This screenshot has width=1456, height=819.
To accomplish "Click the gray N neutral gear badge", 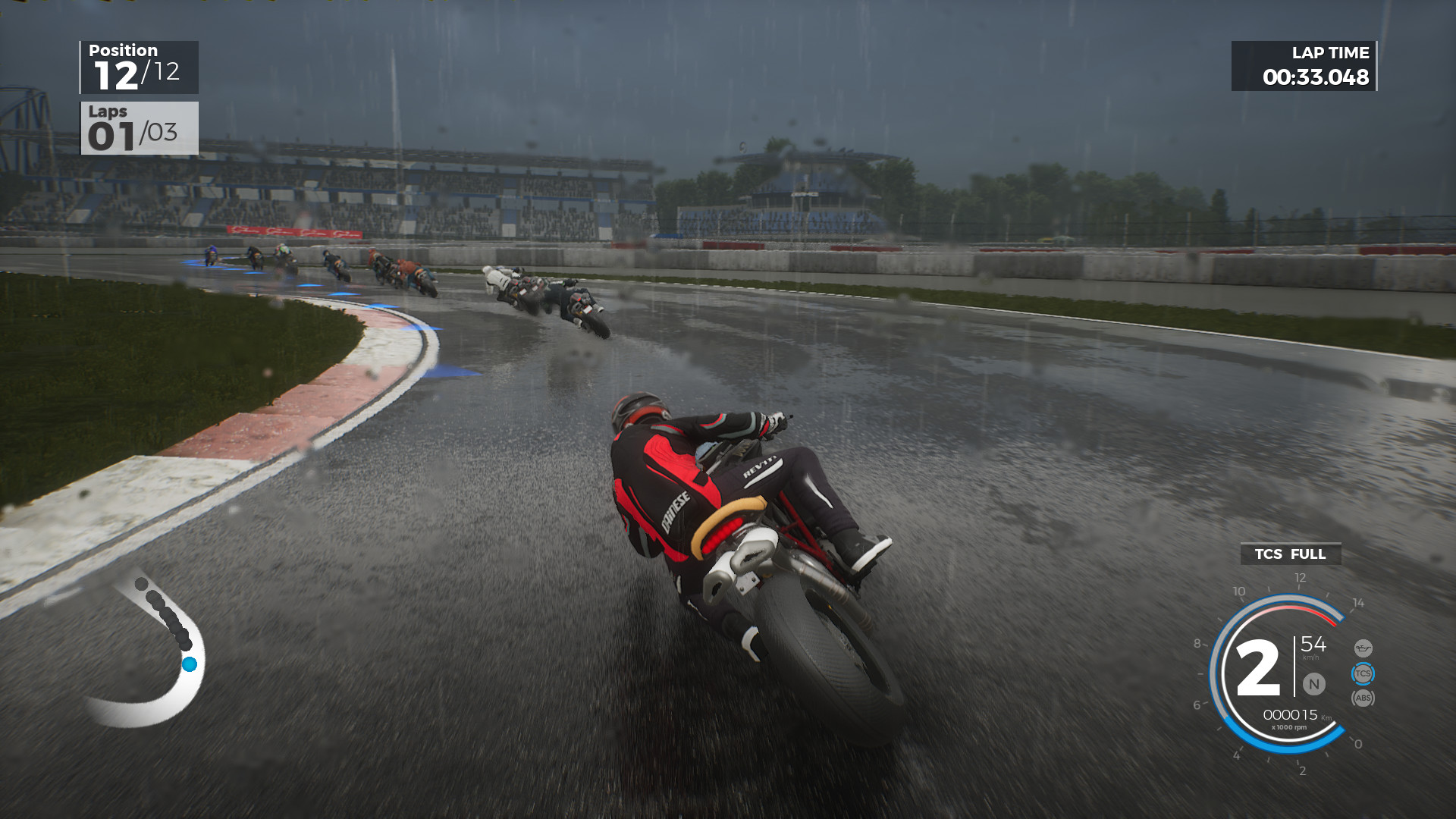I will (x=1313, y=685).
